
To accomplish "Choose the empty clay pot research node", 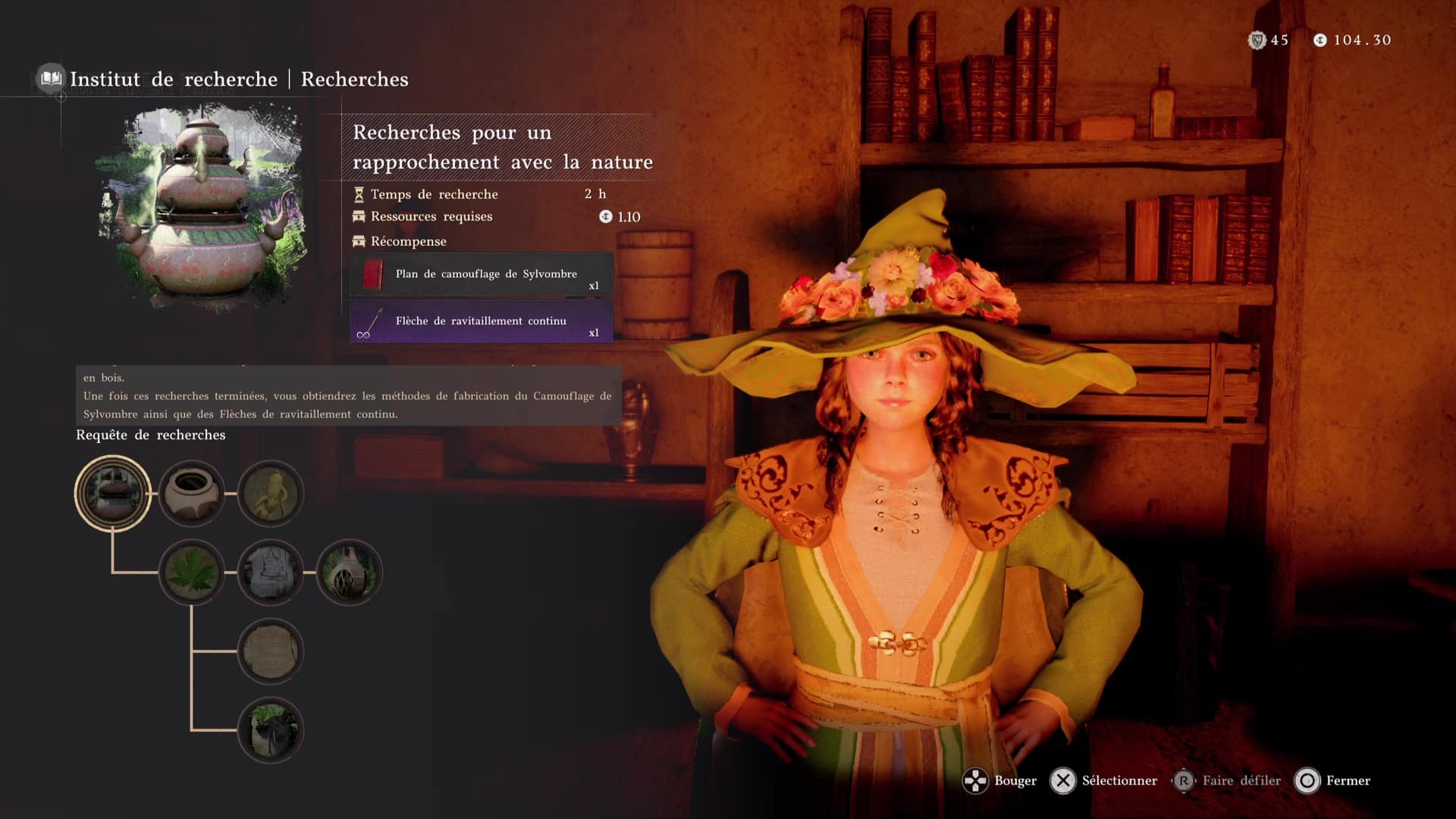I will coord(192,493).
